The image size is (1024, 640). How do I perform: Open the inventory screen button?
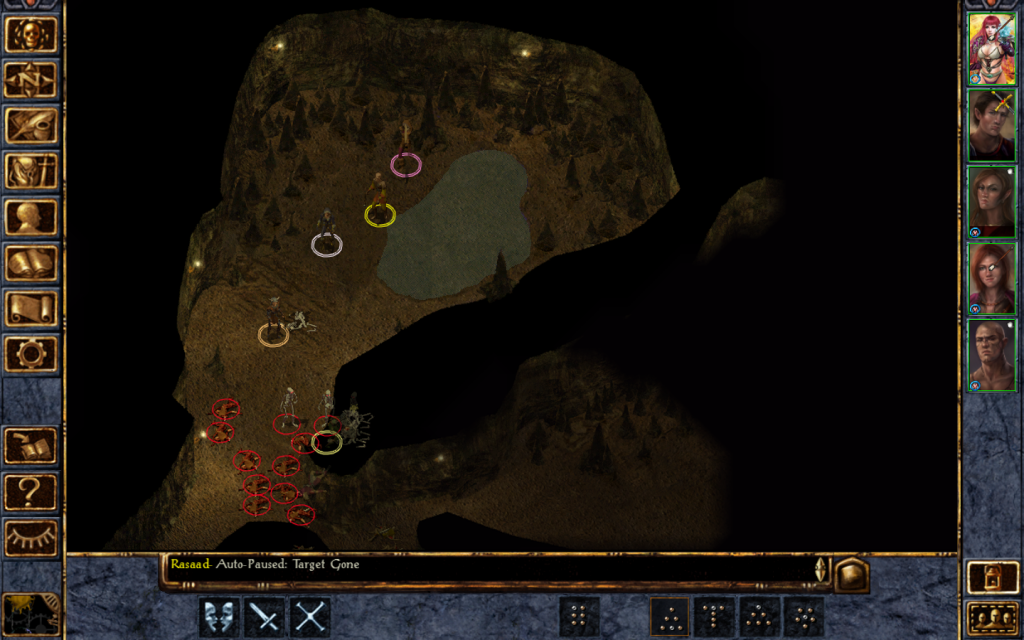pyautogui.click(x=31, y=171)
